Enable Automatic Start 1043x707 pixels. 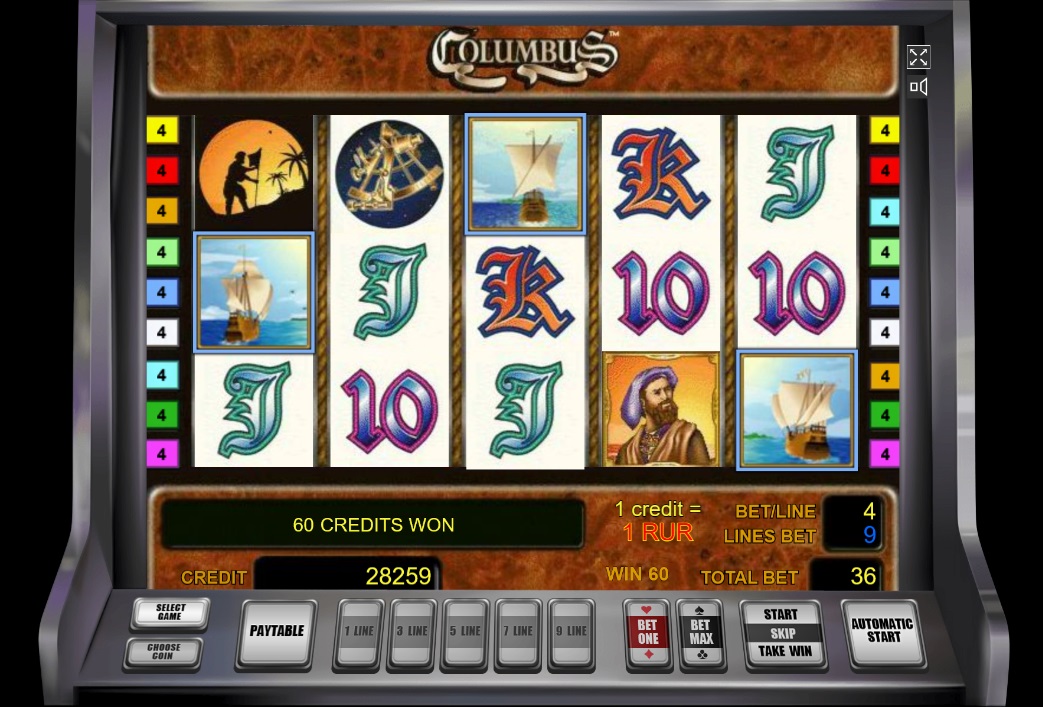point(883,632)
